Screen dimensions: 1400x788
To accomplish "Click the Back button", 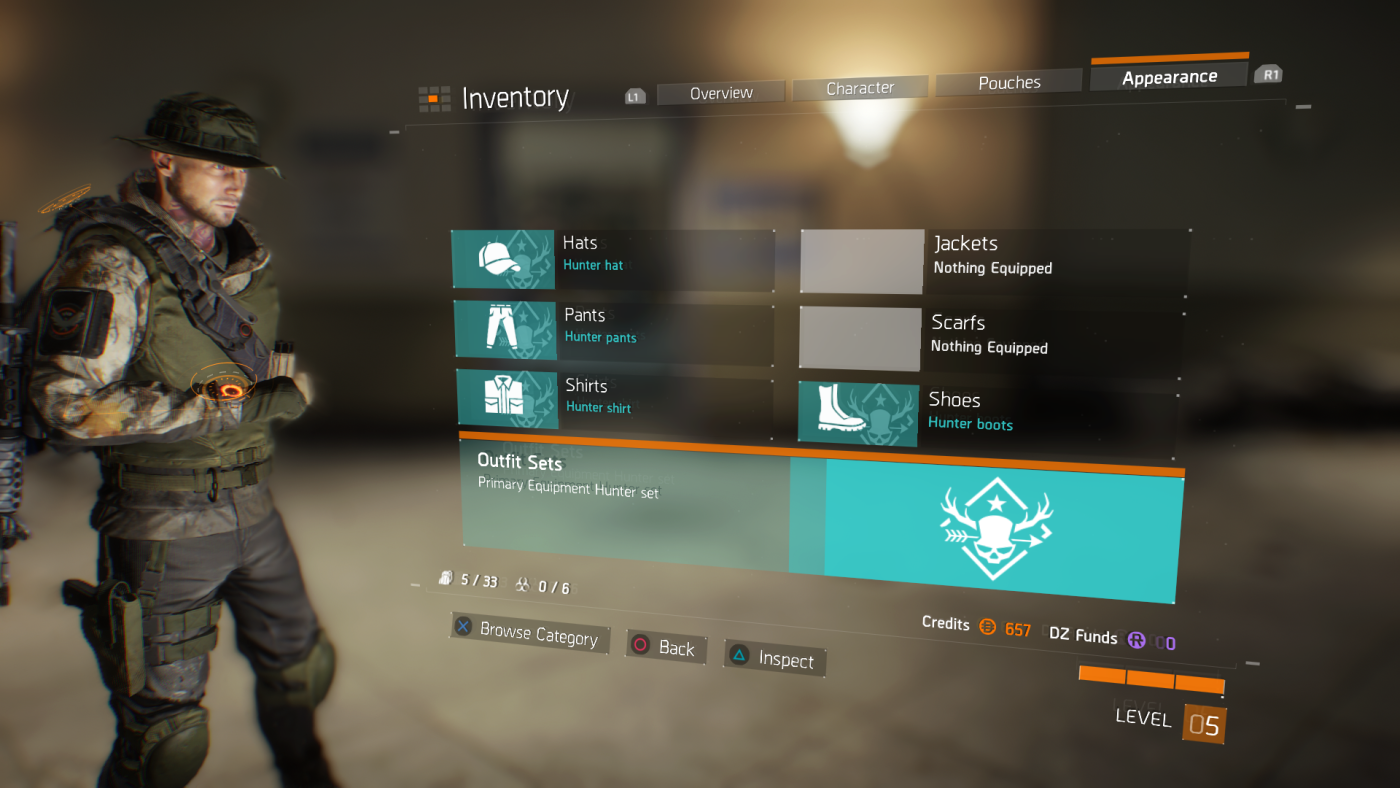I will coord(665,647).
